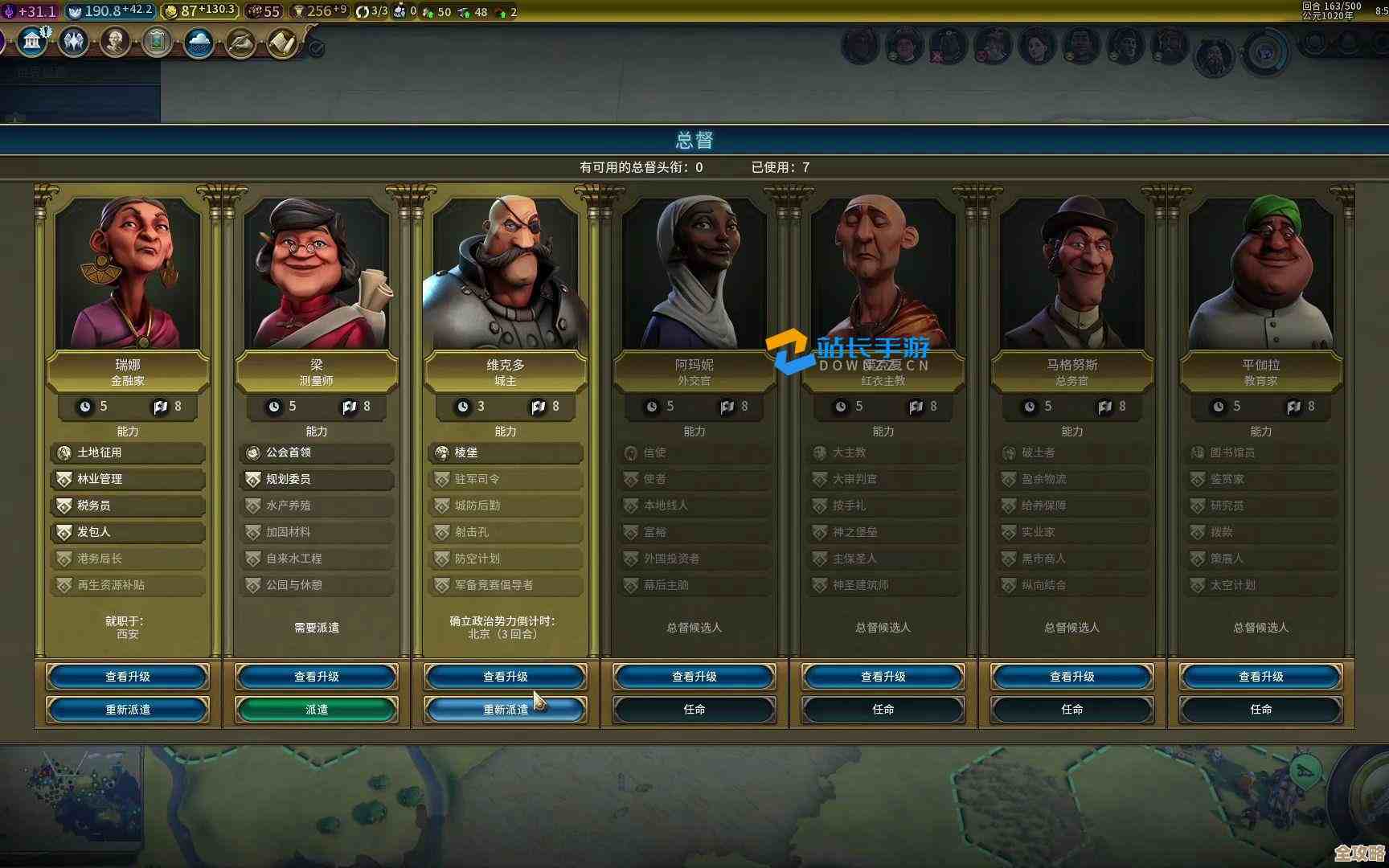Select Reyna's 土地征用 ability
The image size is (1389, 868).
point(128,452)
